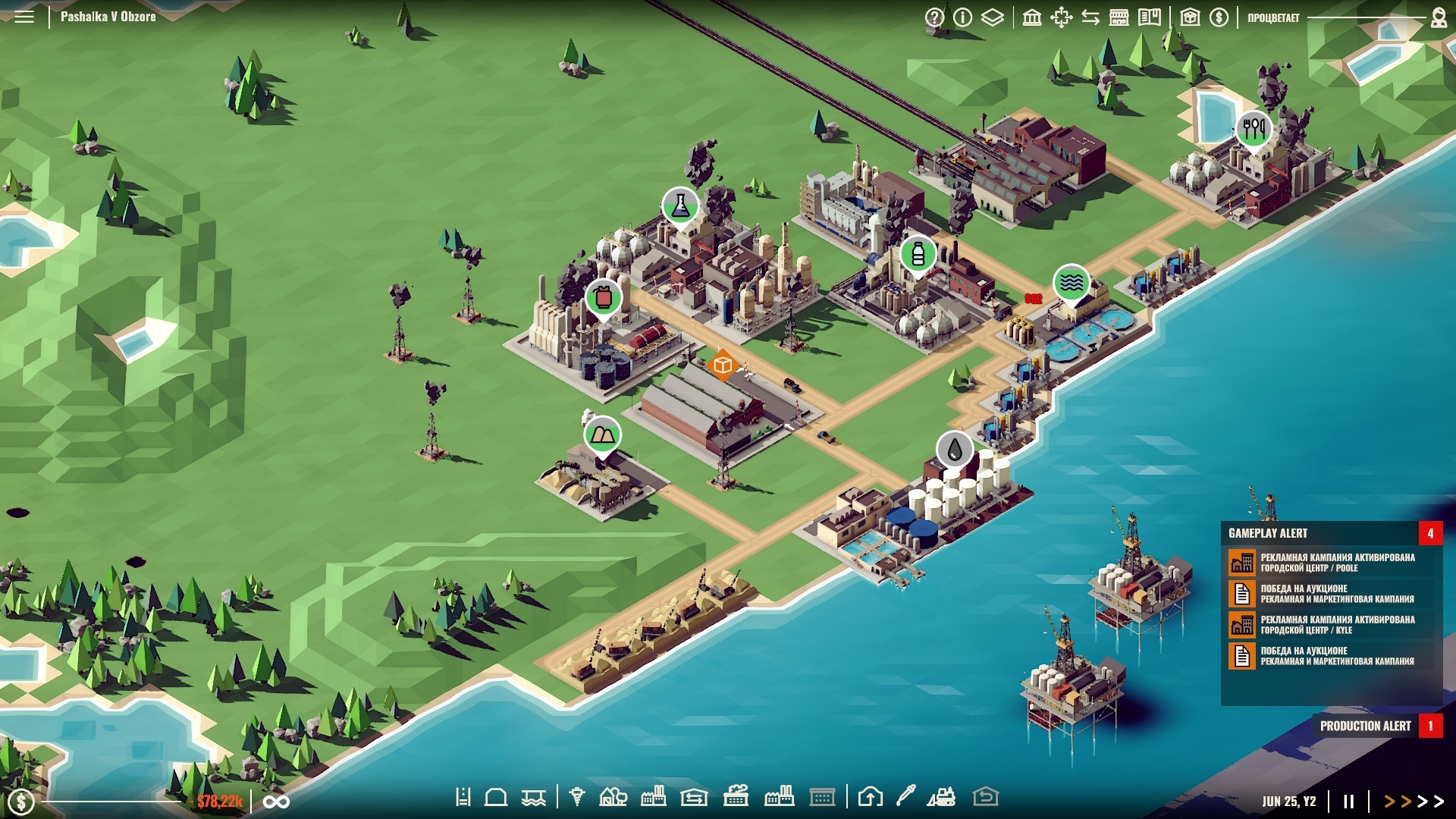Select the bridge over water build tool
1456x819 pixels.
(x=534, y=797)
